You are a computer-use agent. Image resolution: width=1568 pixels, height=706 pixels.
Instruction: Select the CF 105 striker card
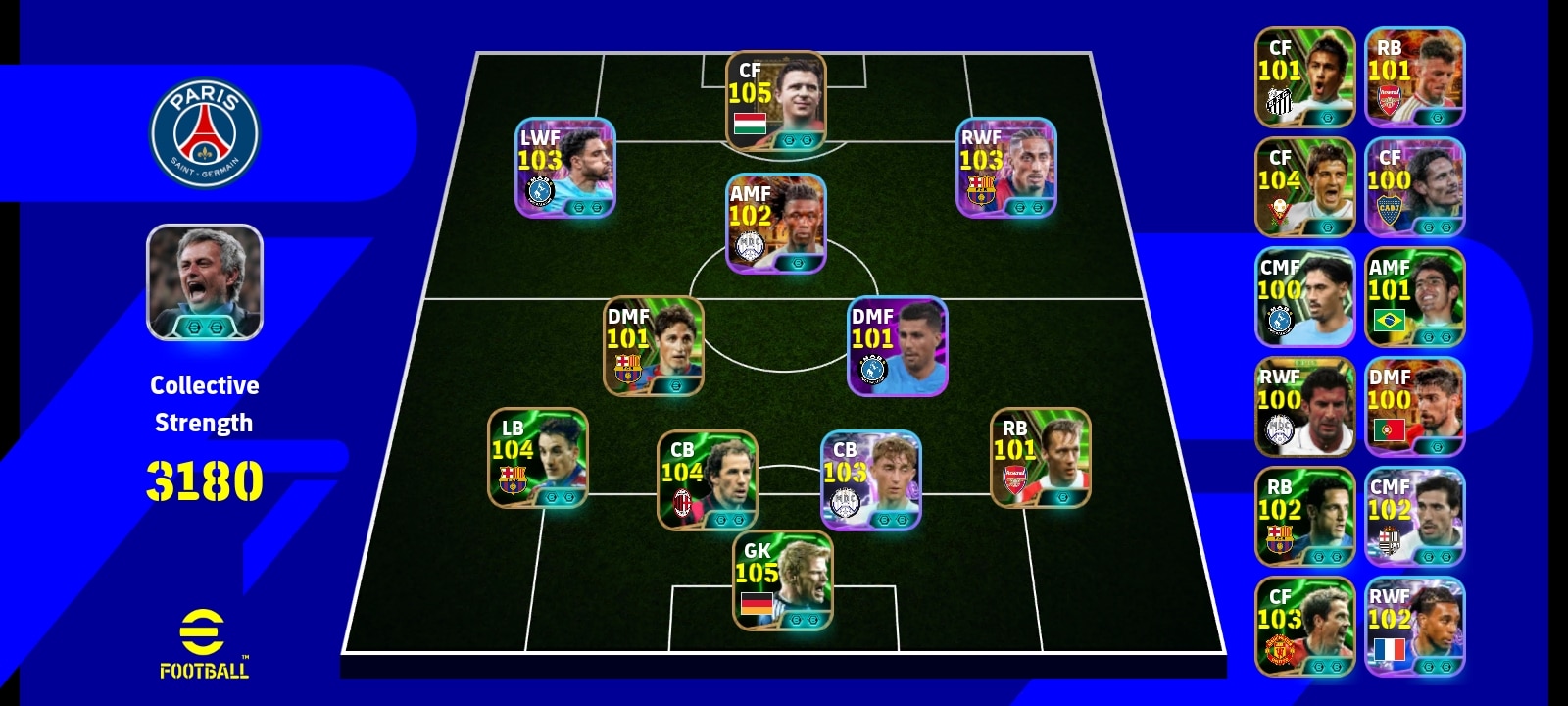click(x=776, y=101)
